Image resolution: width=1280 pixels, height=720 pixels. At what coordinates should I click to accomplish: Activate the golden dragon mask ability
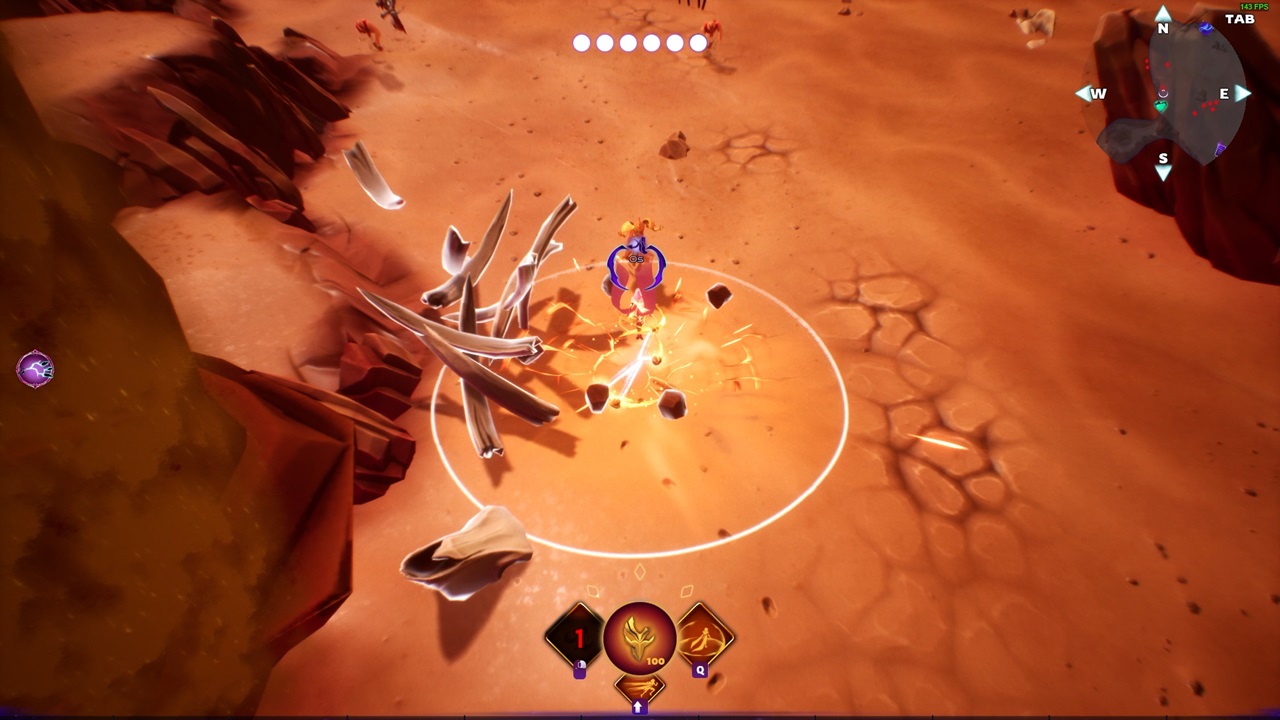640,637
